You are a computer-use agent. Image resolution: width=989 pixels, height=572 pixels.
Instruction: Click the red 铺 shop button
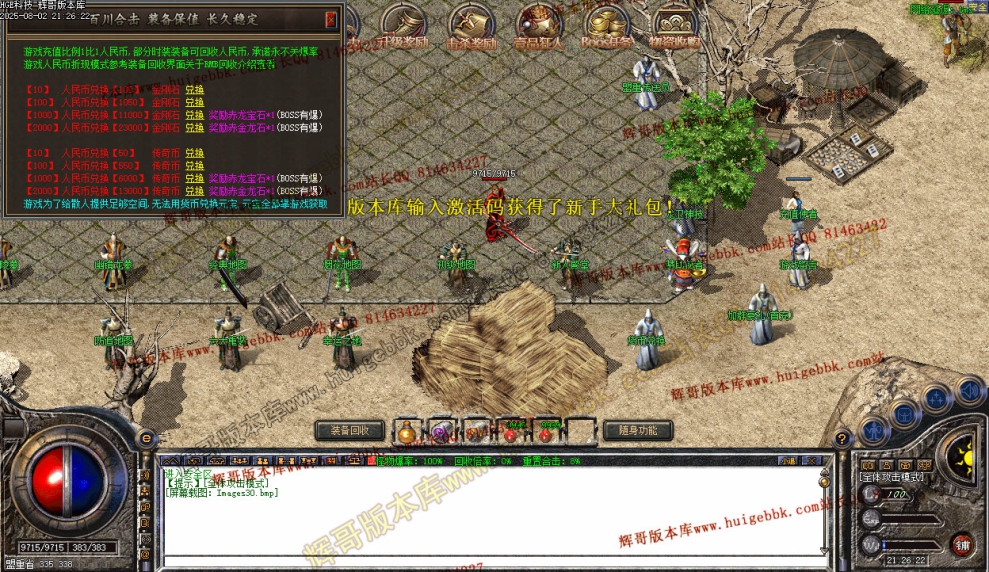(x=961, y=545)
